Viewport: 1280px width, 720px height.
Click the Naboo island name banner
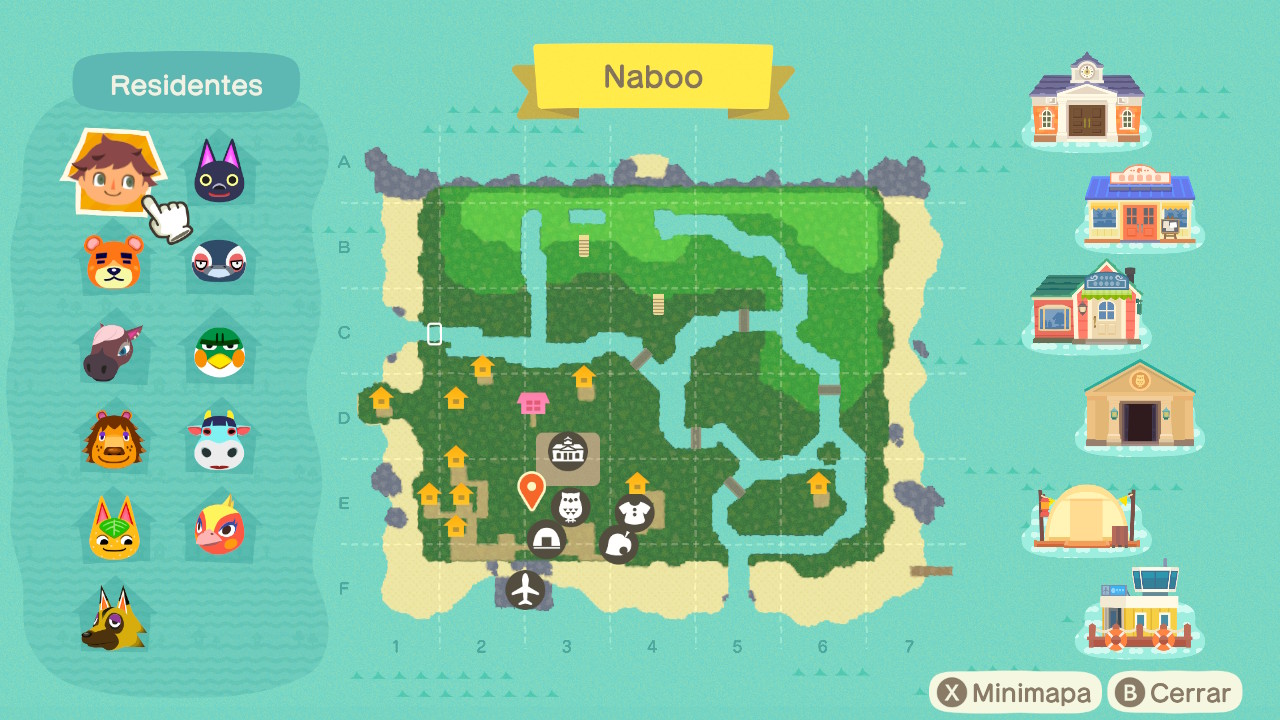652,77
